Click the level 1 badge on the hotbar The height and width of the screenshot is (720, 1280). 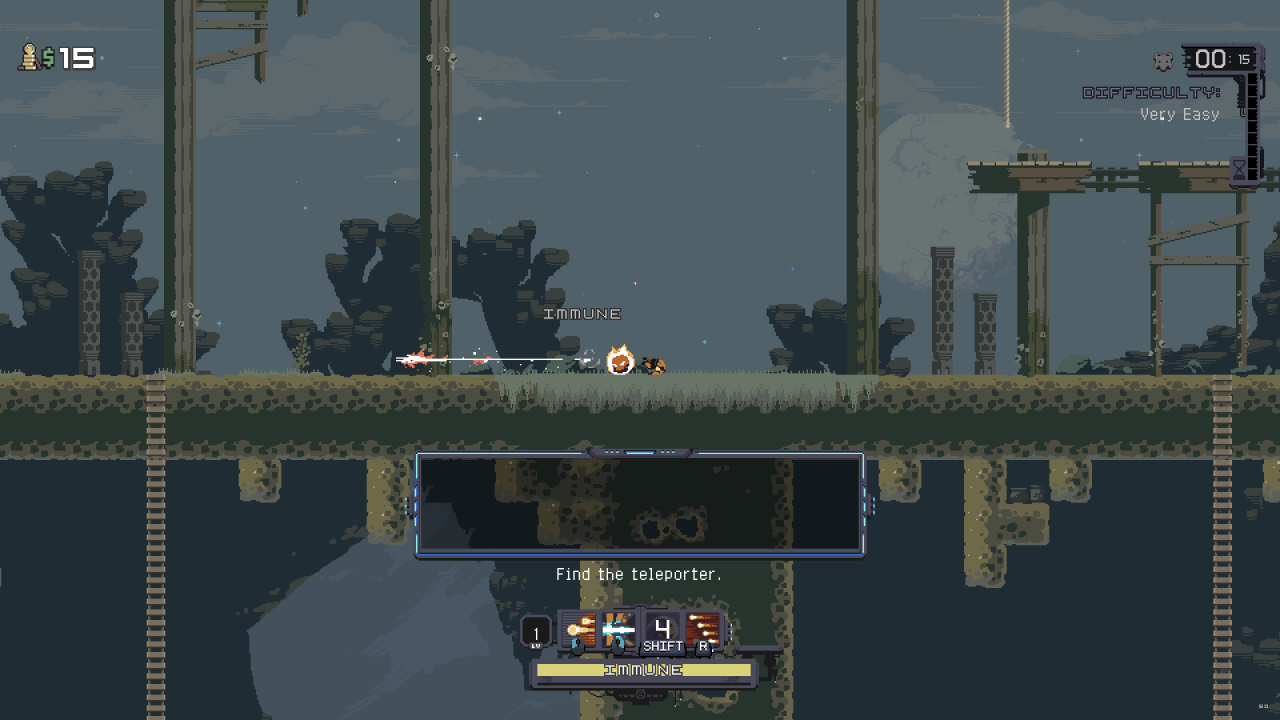click(537, 633)
